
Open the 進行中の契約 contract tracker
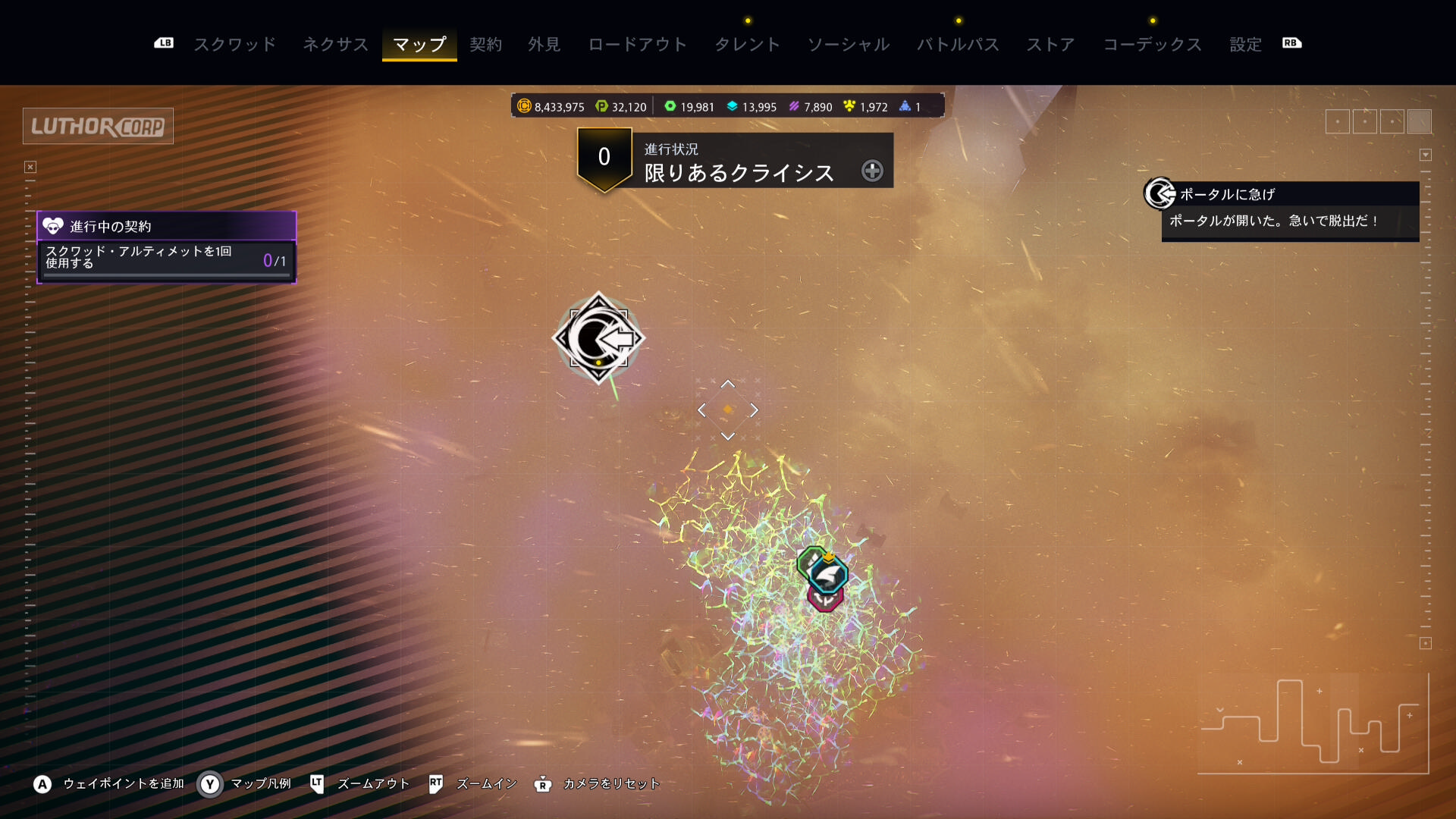pyautogui.click(x=167, y=226)
